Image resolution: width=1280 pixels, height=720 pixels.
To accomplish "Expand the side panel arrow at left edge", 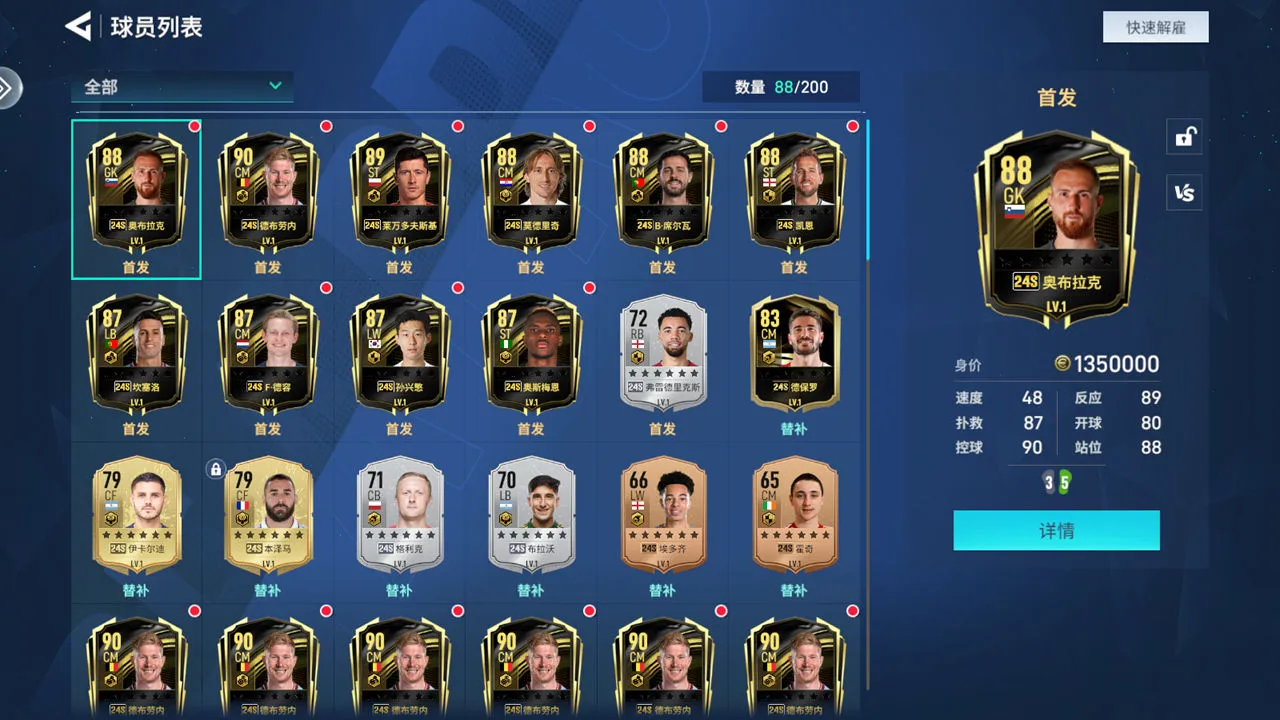I will (x=8, y=88).
